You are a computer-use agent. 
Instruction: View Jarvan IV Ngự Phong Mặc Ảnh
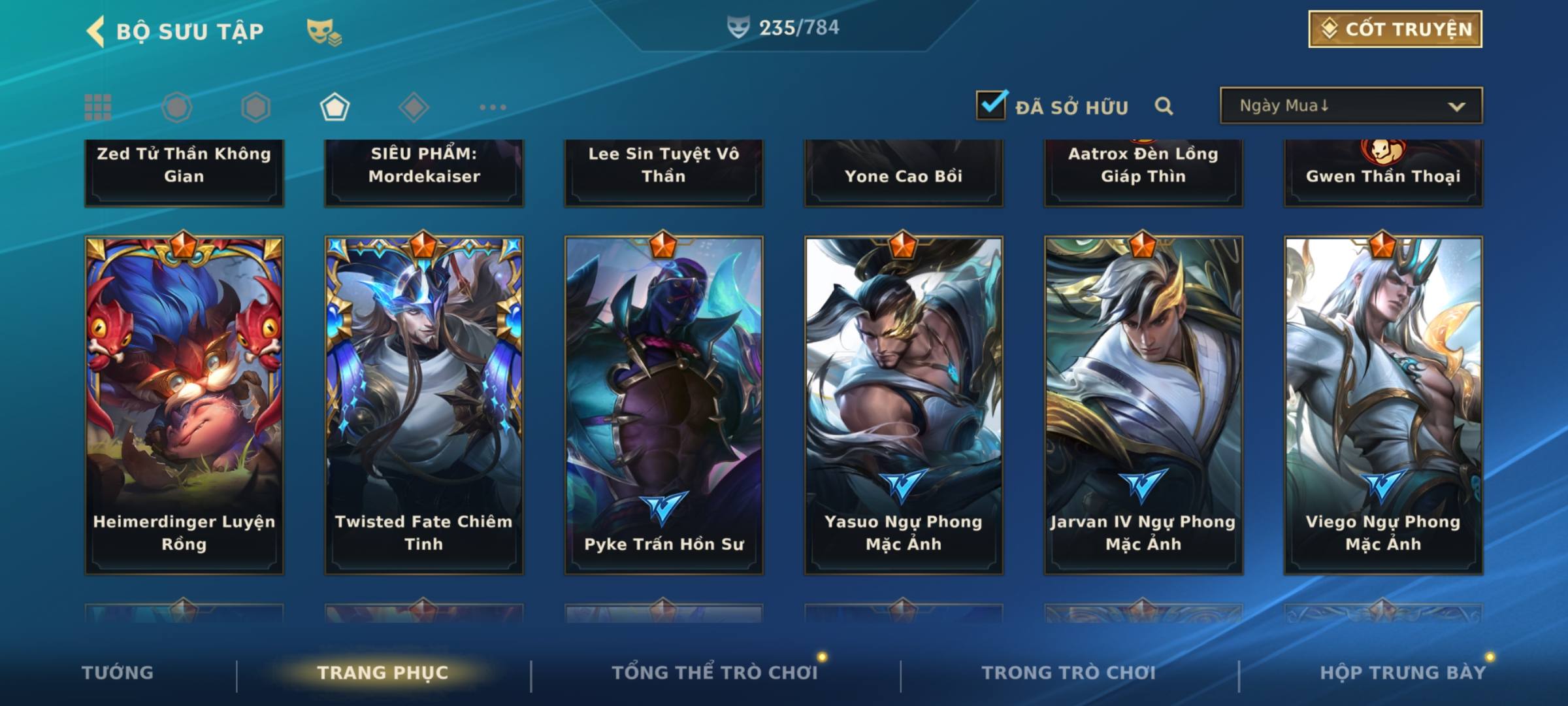(1143, 405)
